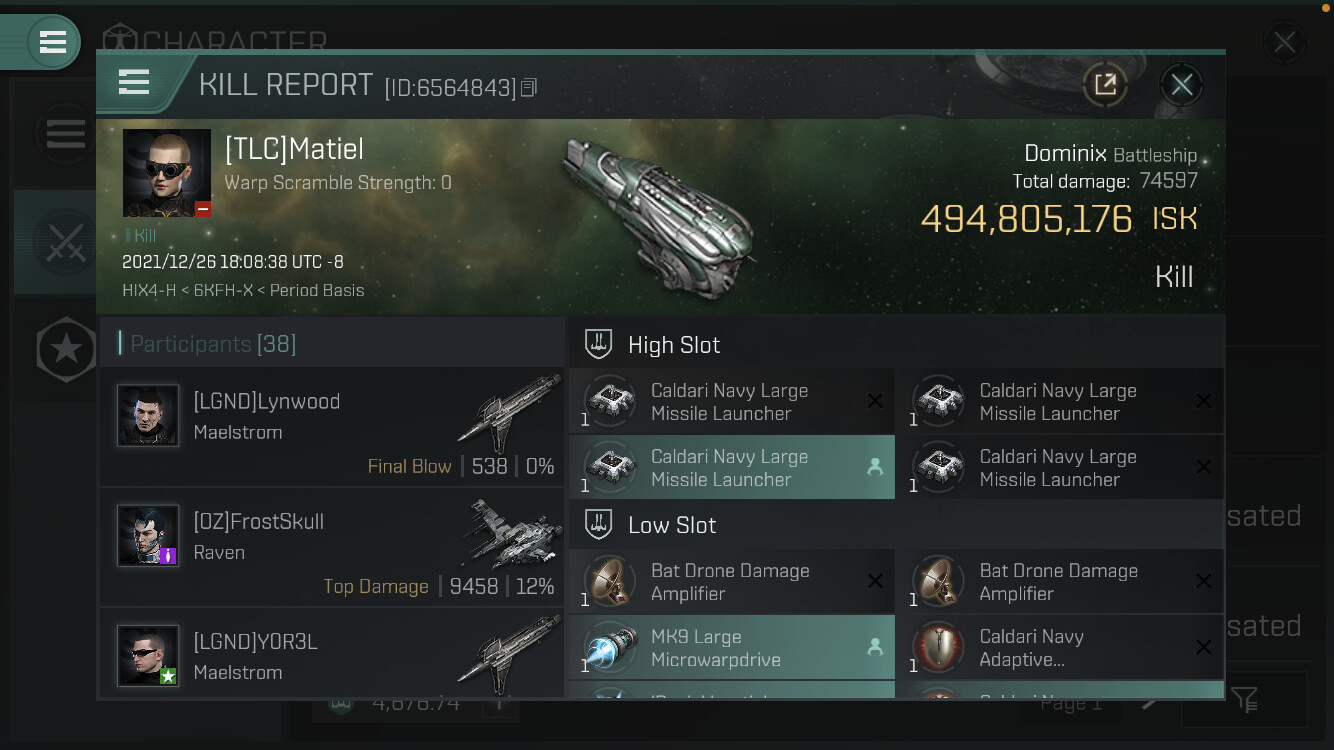1334x750 pixels.
Task: Select participant FrostSkull's row
Action: click(332, 547)
